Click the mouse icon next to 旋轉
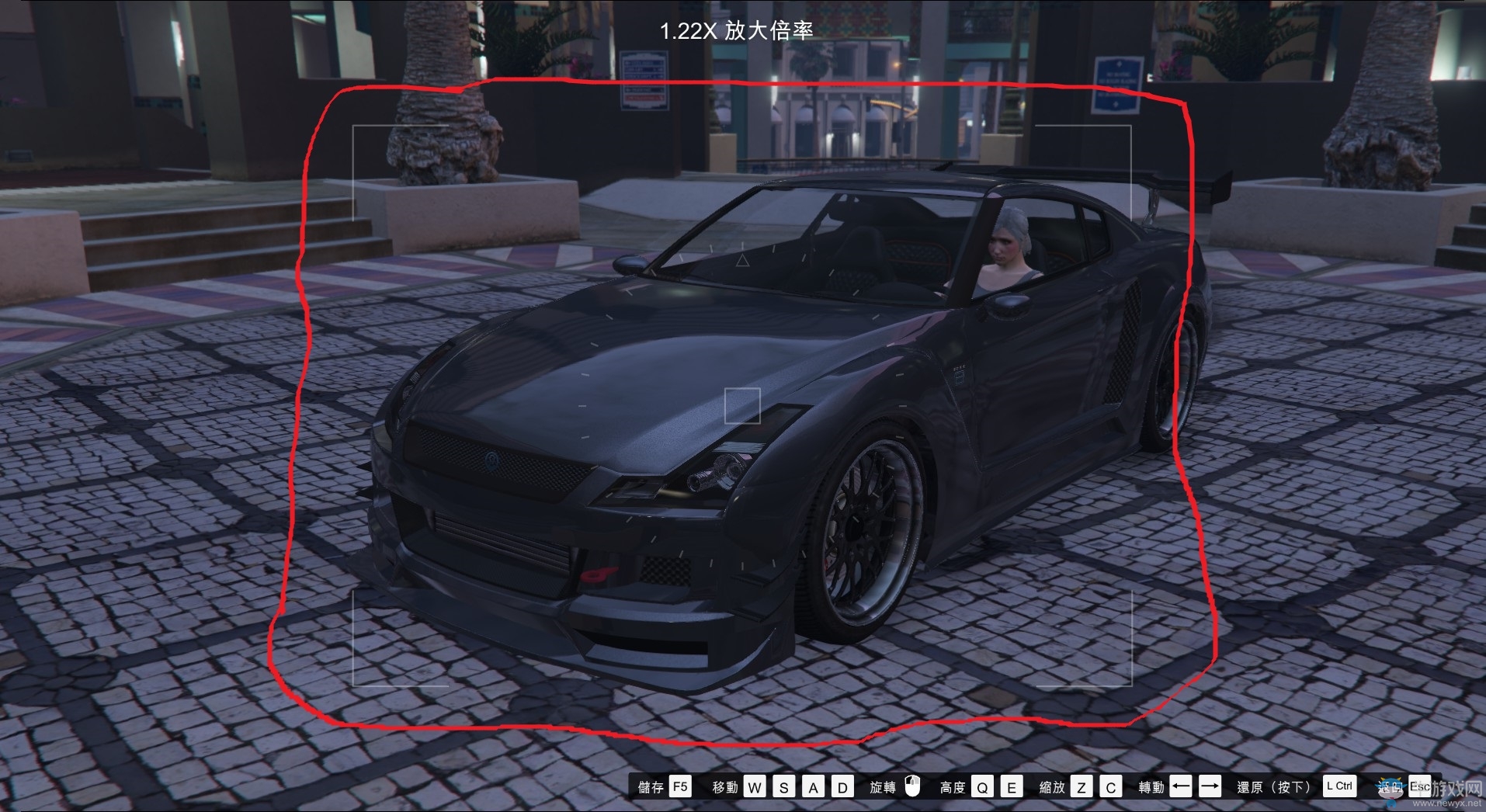The image size is (1486, 812). 911,786
